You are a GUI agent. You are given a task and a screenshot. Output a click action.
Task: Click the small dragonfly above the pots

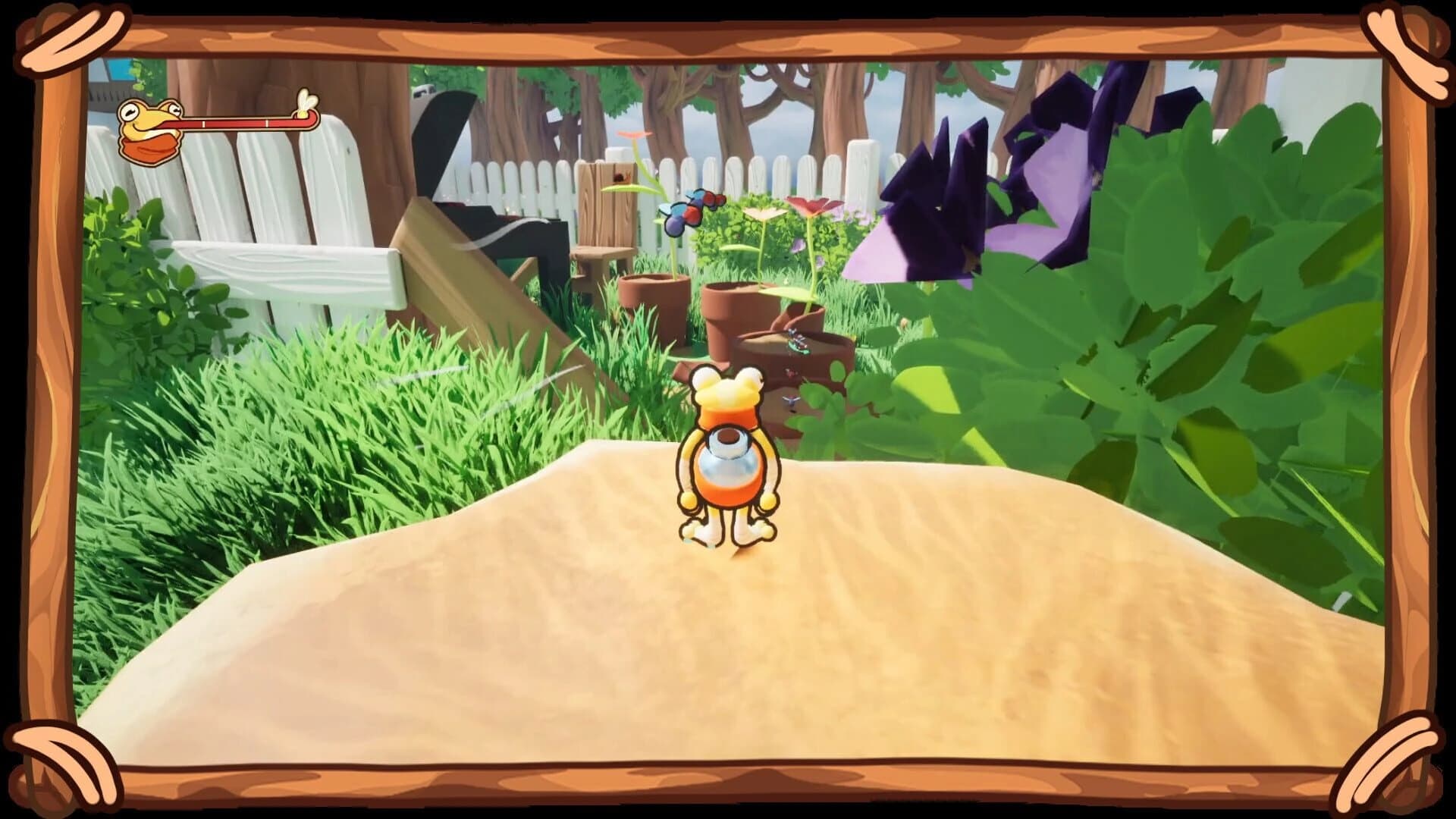tap(798, 343)
